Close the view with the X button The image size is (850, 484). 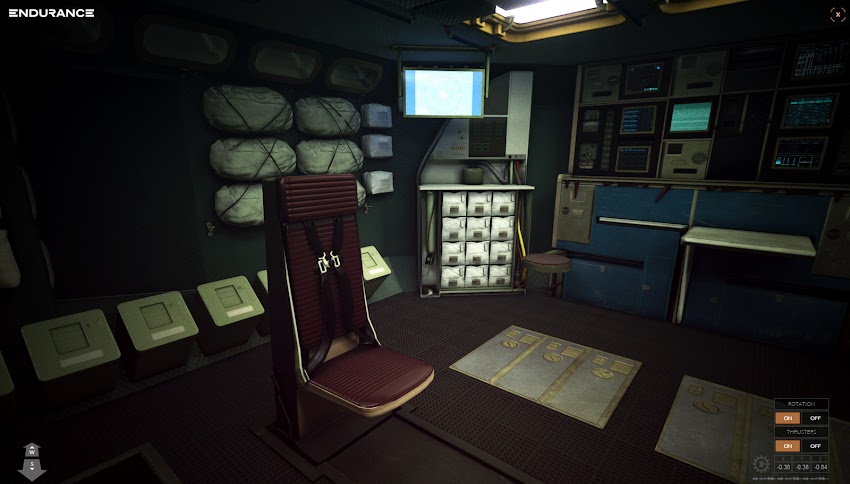click(x=836, y=14)
